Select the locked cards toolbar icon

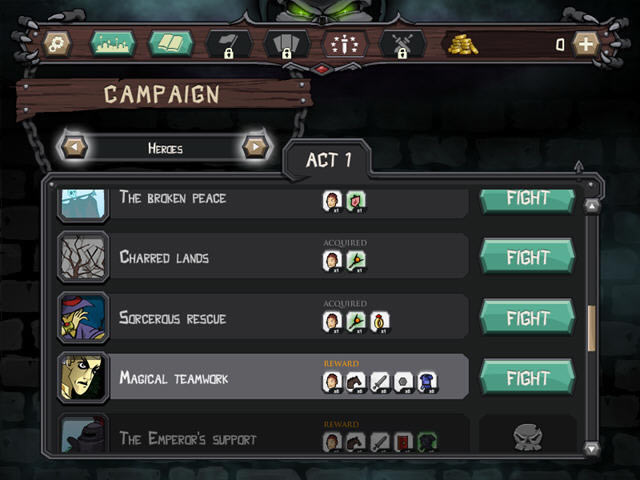coord(286,45)
